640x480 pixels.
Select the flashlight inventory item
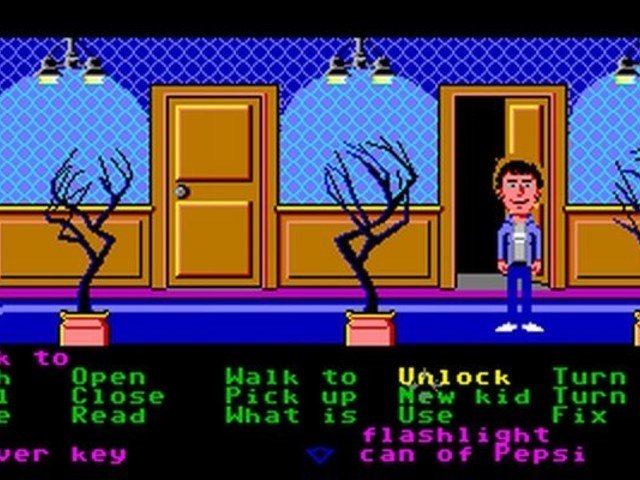pos(455,435)
